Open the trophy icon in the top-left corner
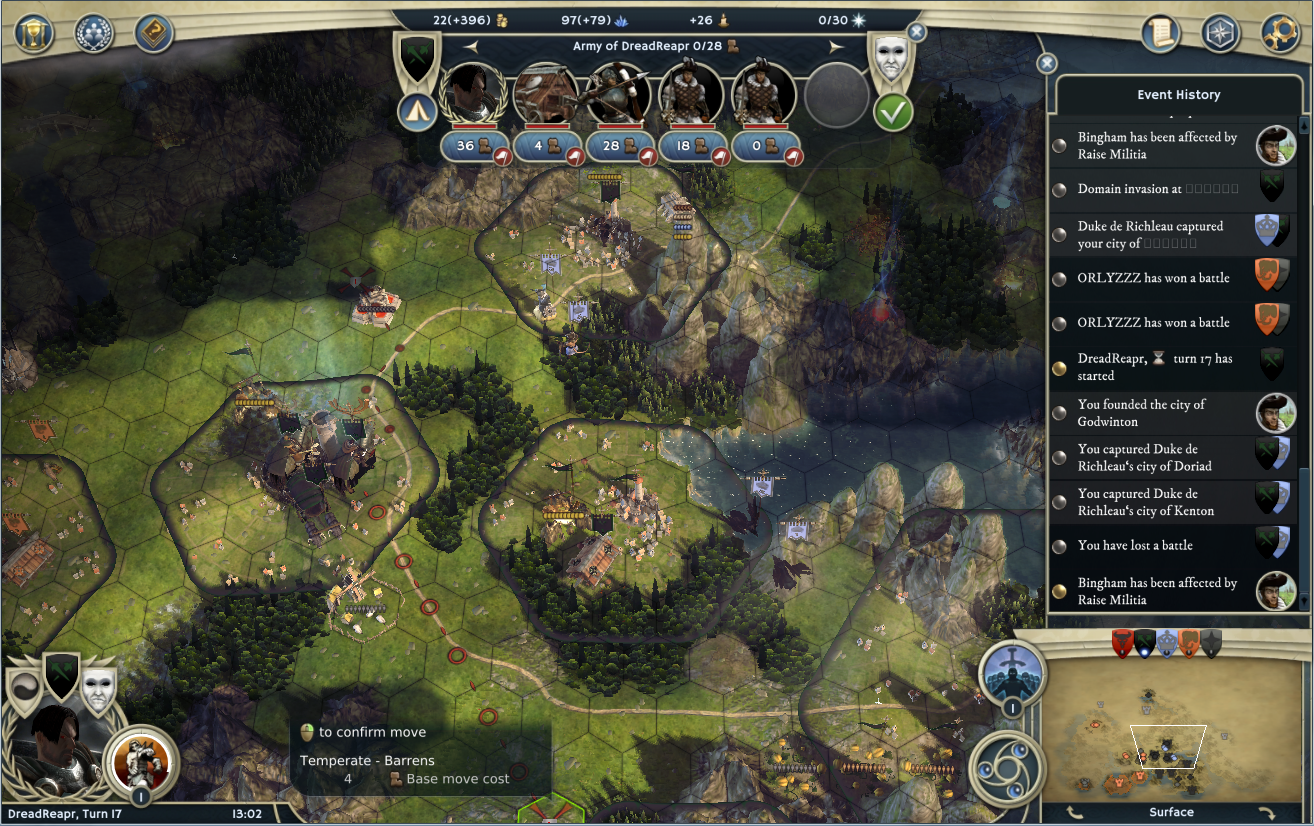Screen dimensions: 1314x826 click(34, 33)
